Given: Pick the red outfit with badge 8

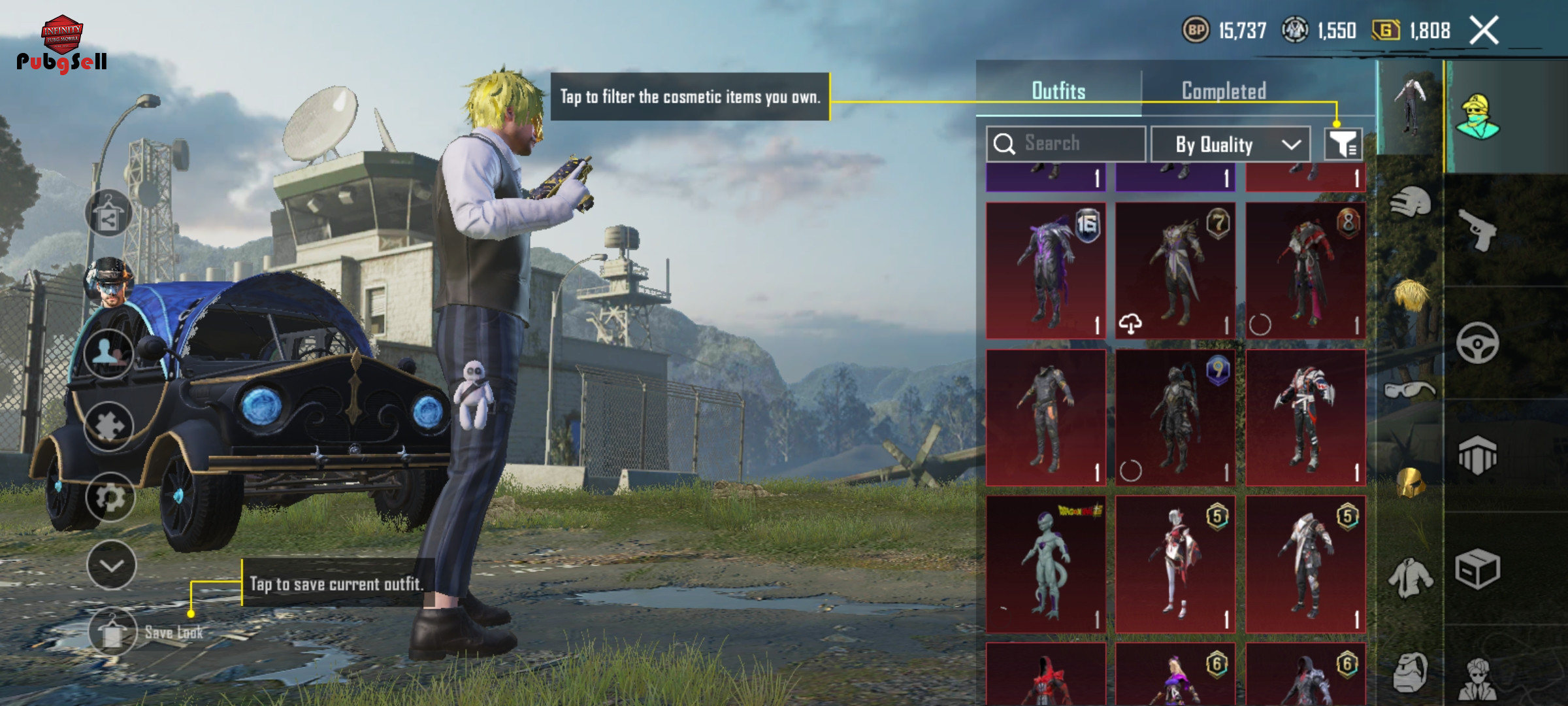Looking at the screenshot, I should (x=1305, y=271).
